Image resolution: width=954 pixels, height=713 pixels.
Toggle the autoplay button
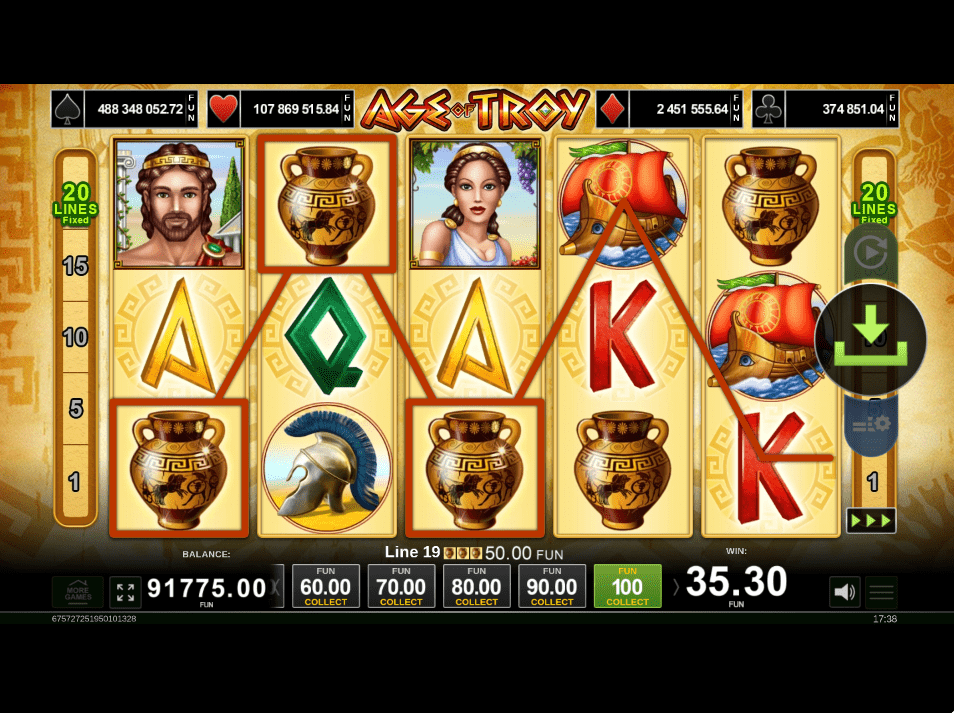tap(870, 253)
